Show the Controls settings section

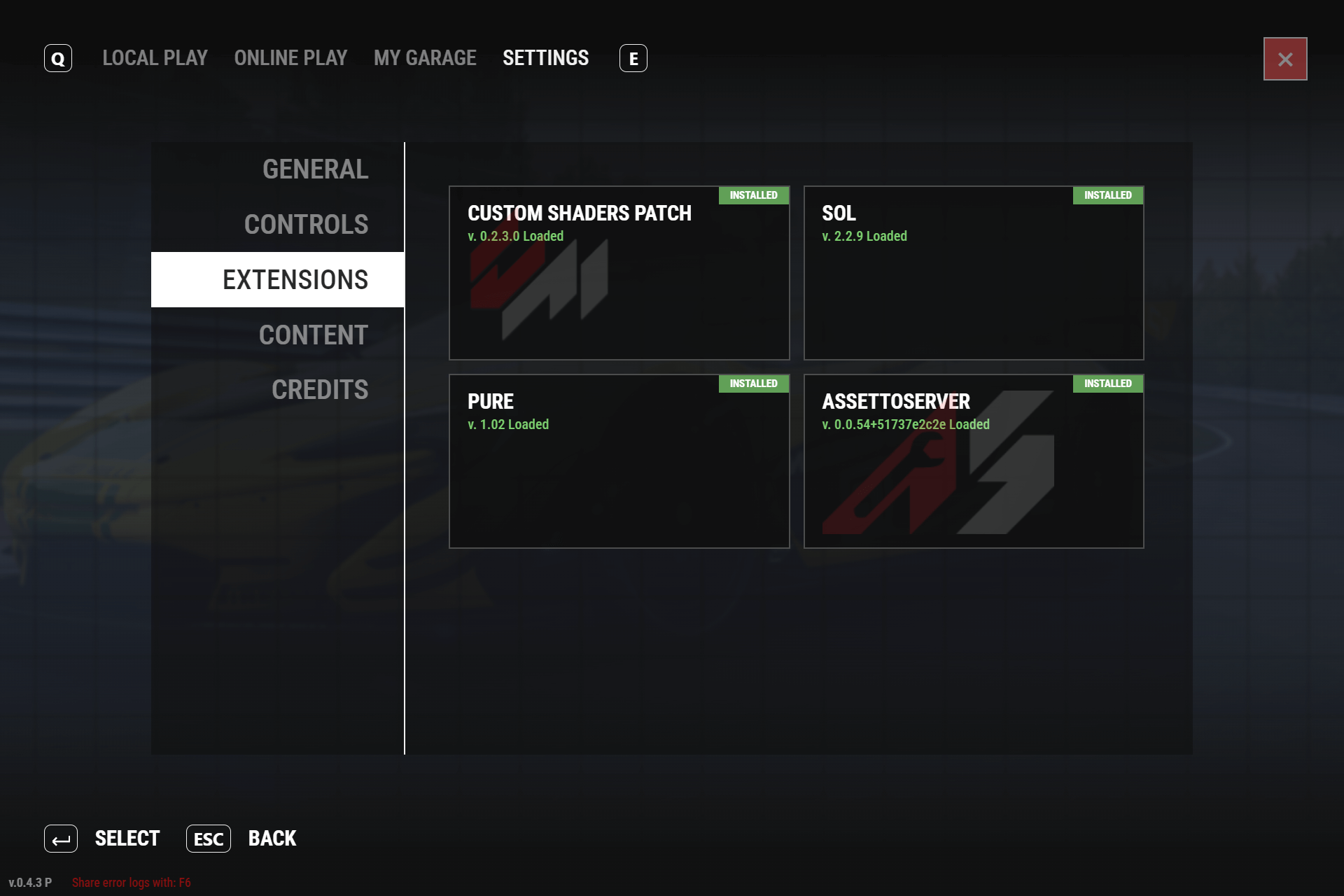[306, 225]
